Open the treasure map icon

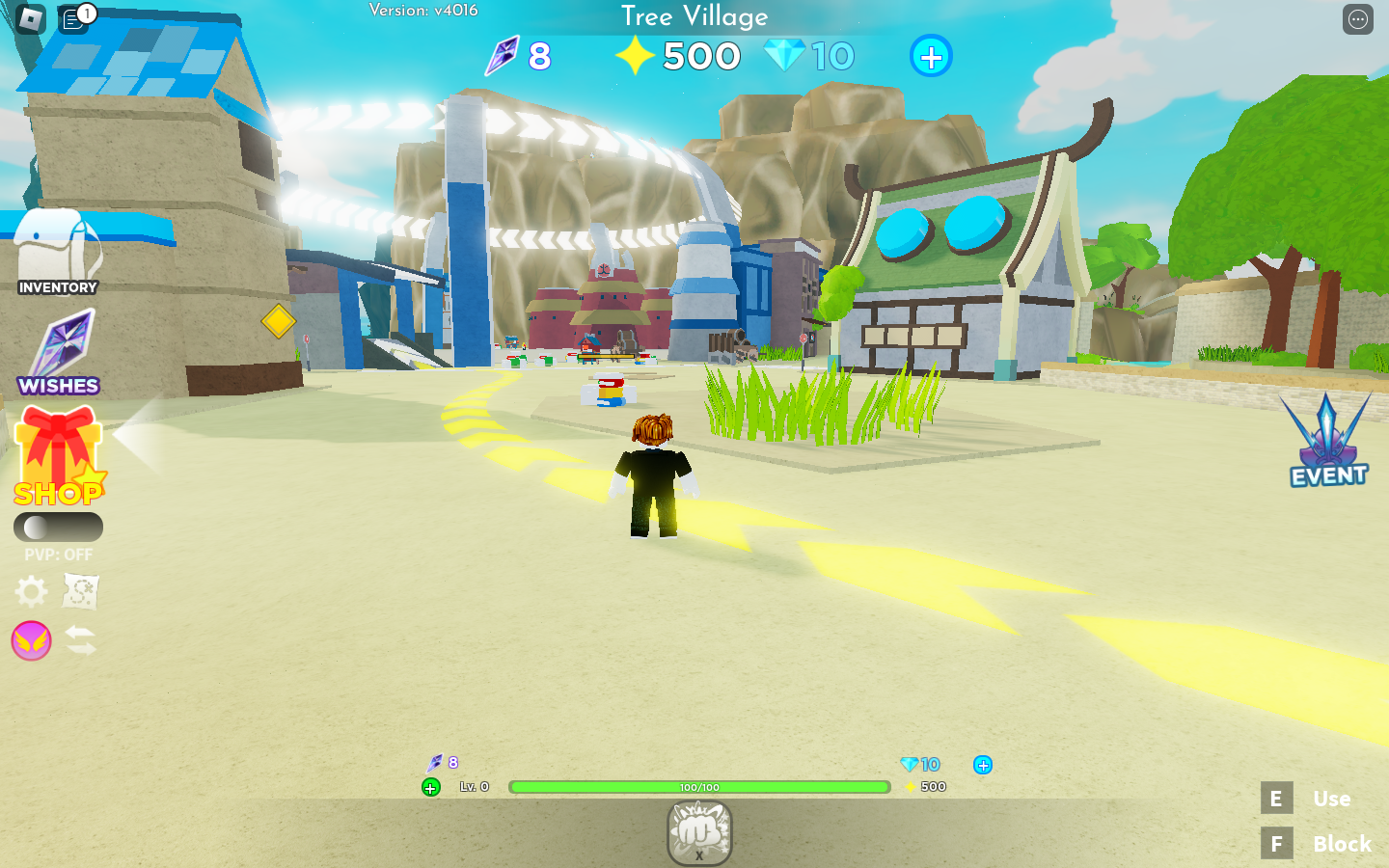click(81, 591)
